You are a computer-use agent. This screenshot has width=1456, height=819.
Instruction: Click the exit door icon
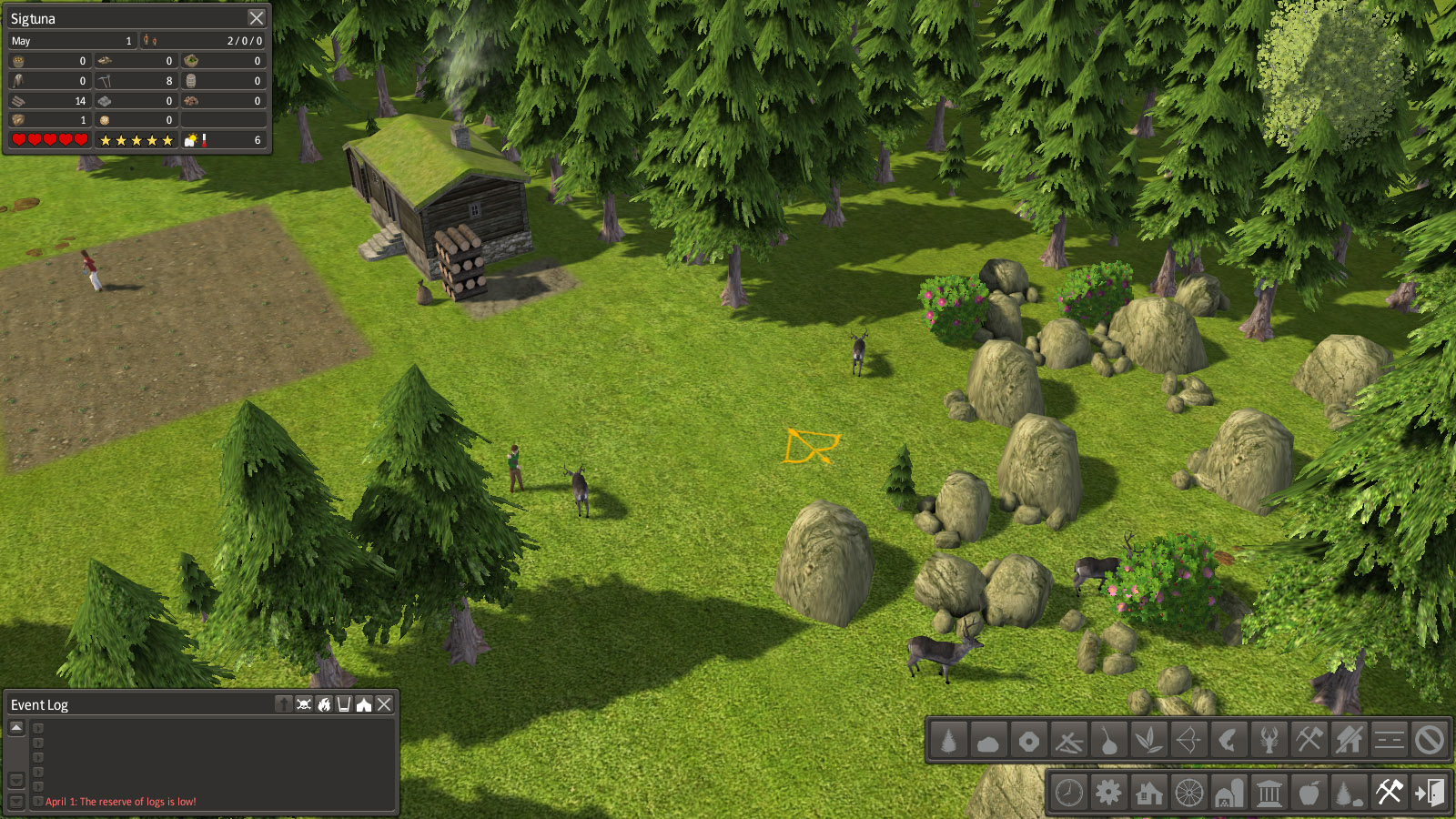coord(1429,793)
